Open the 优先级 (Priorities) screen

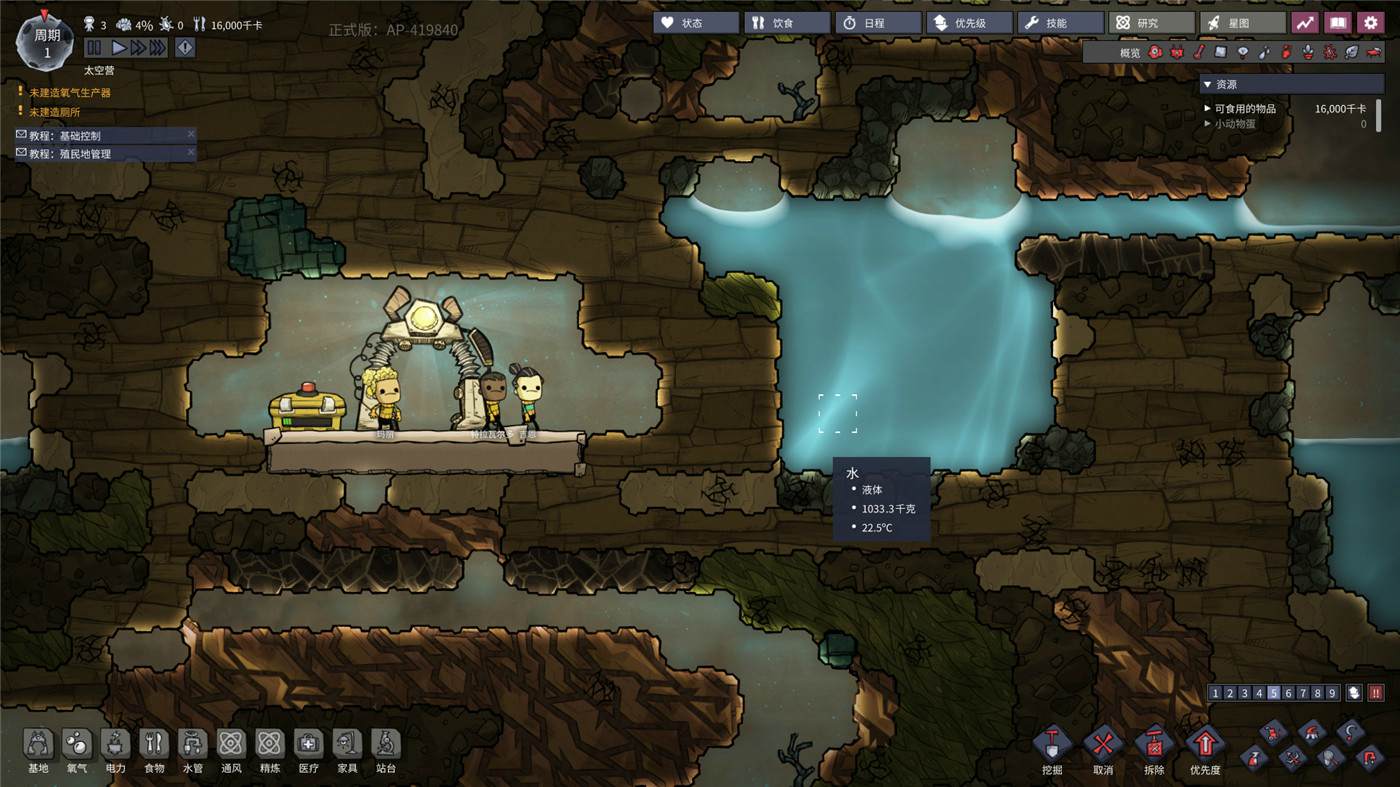970,23
